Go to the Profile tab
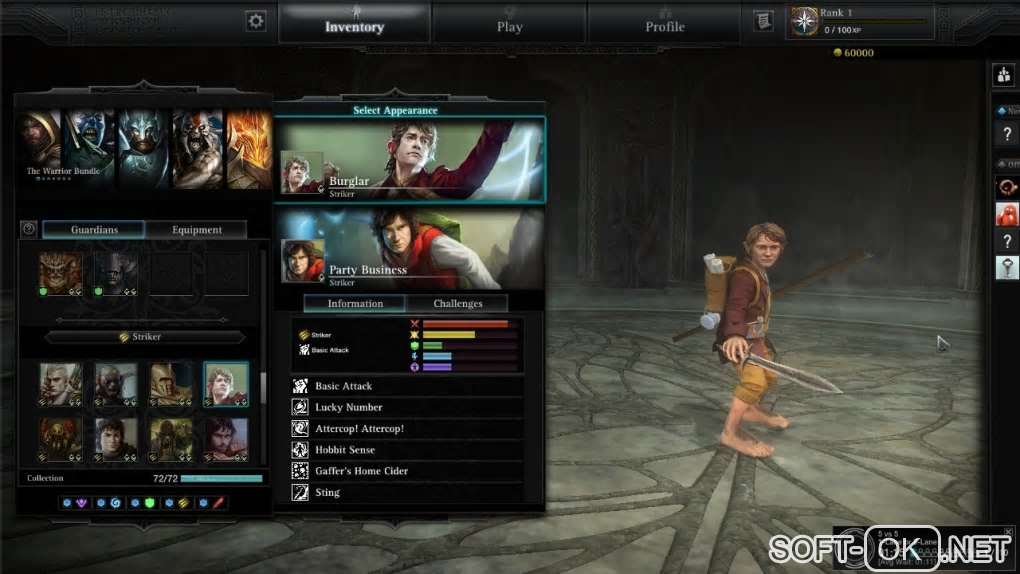This screenshot has width=1020, height=574. click(x=665, y=26)
